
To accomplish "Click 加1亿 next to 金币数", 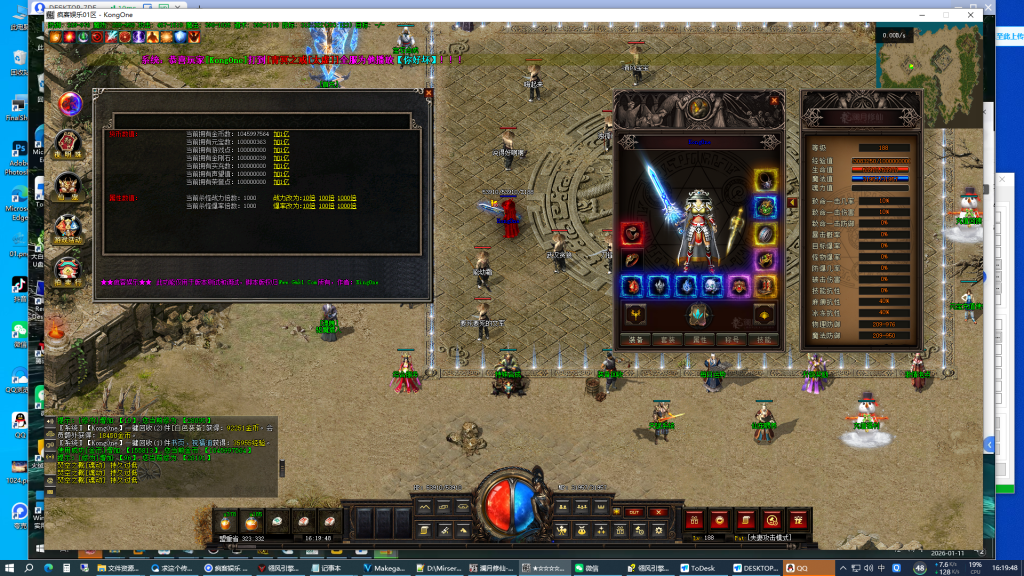I will click(281, 133).
